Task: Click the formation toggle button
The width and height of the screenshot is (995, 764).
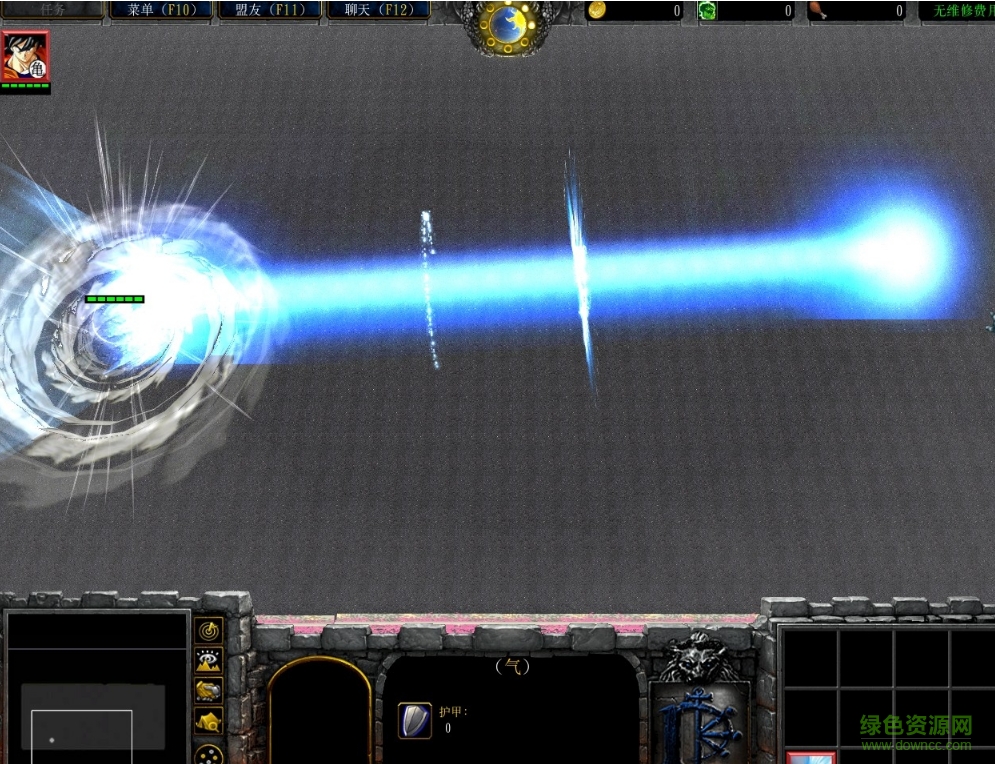Action: (x=209, y=754)
